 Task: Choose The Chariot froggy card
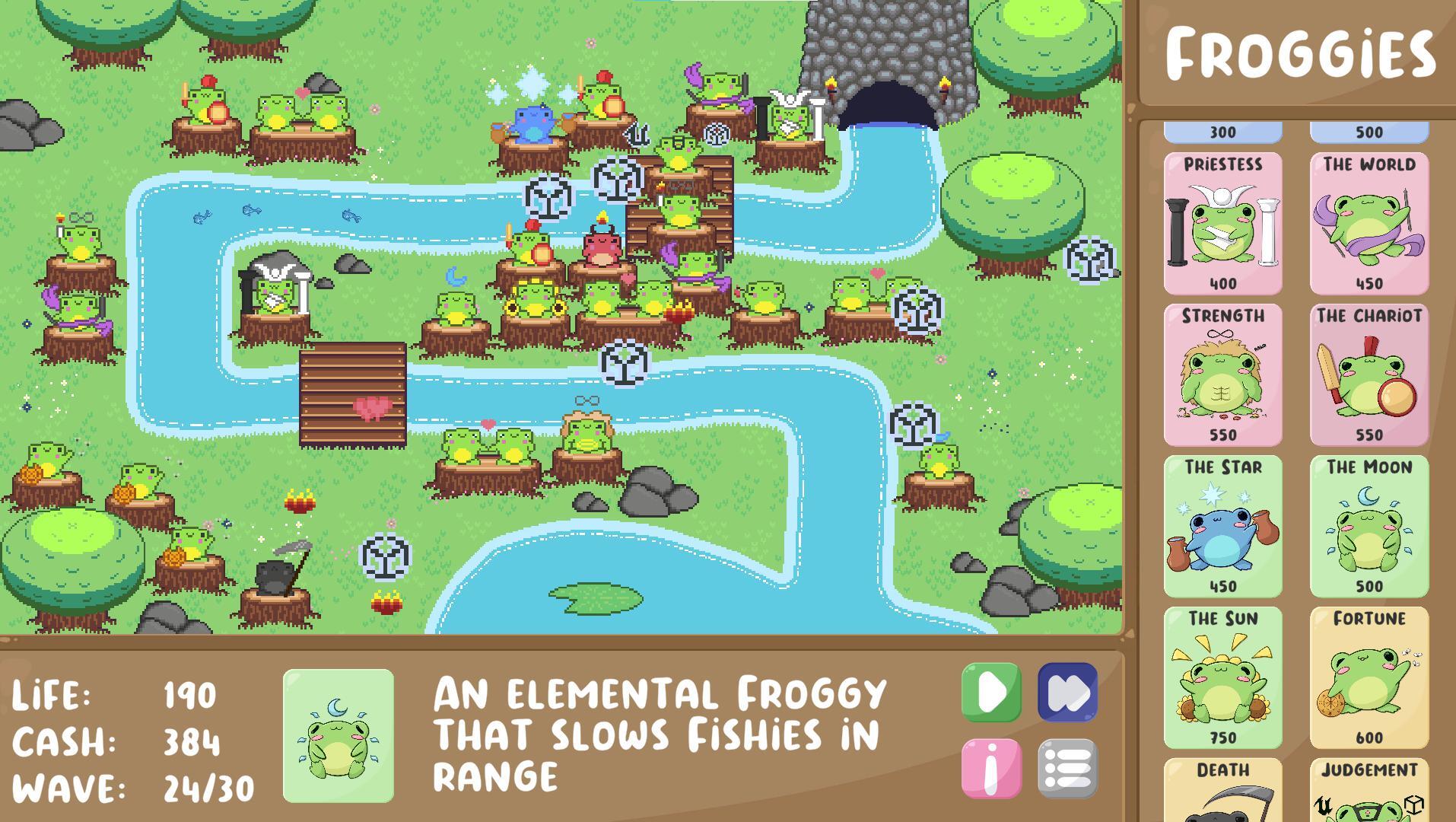(1369, 373)
